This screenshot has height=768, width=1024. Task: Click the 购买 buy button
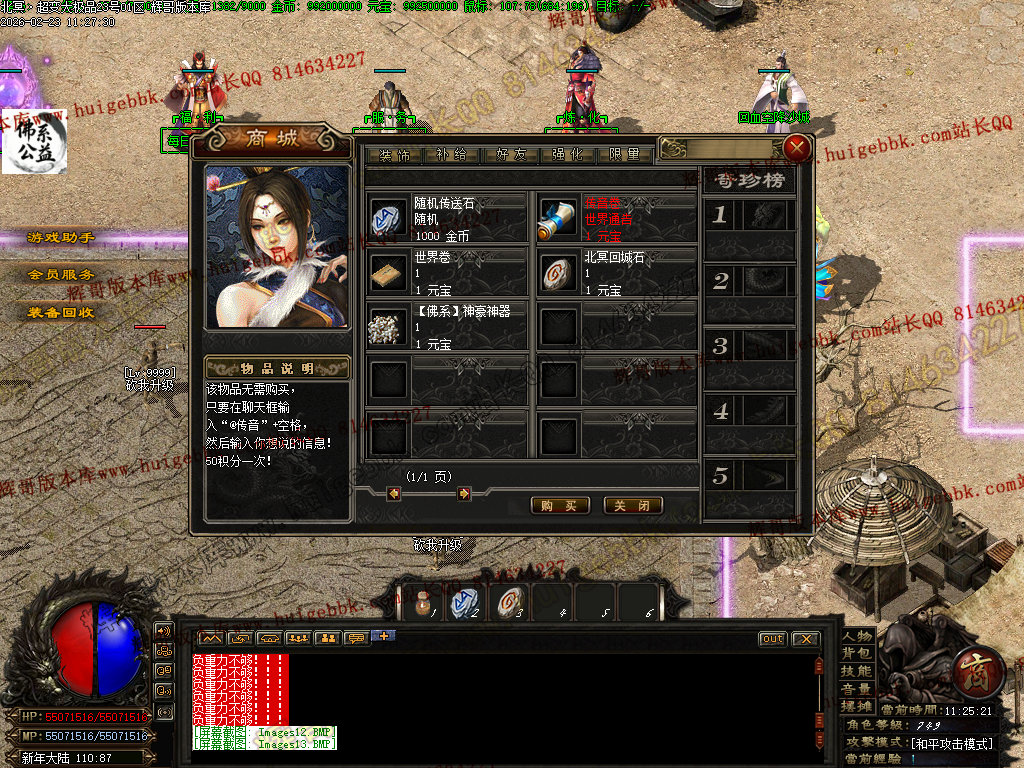click(559, 506)
